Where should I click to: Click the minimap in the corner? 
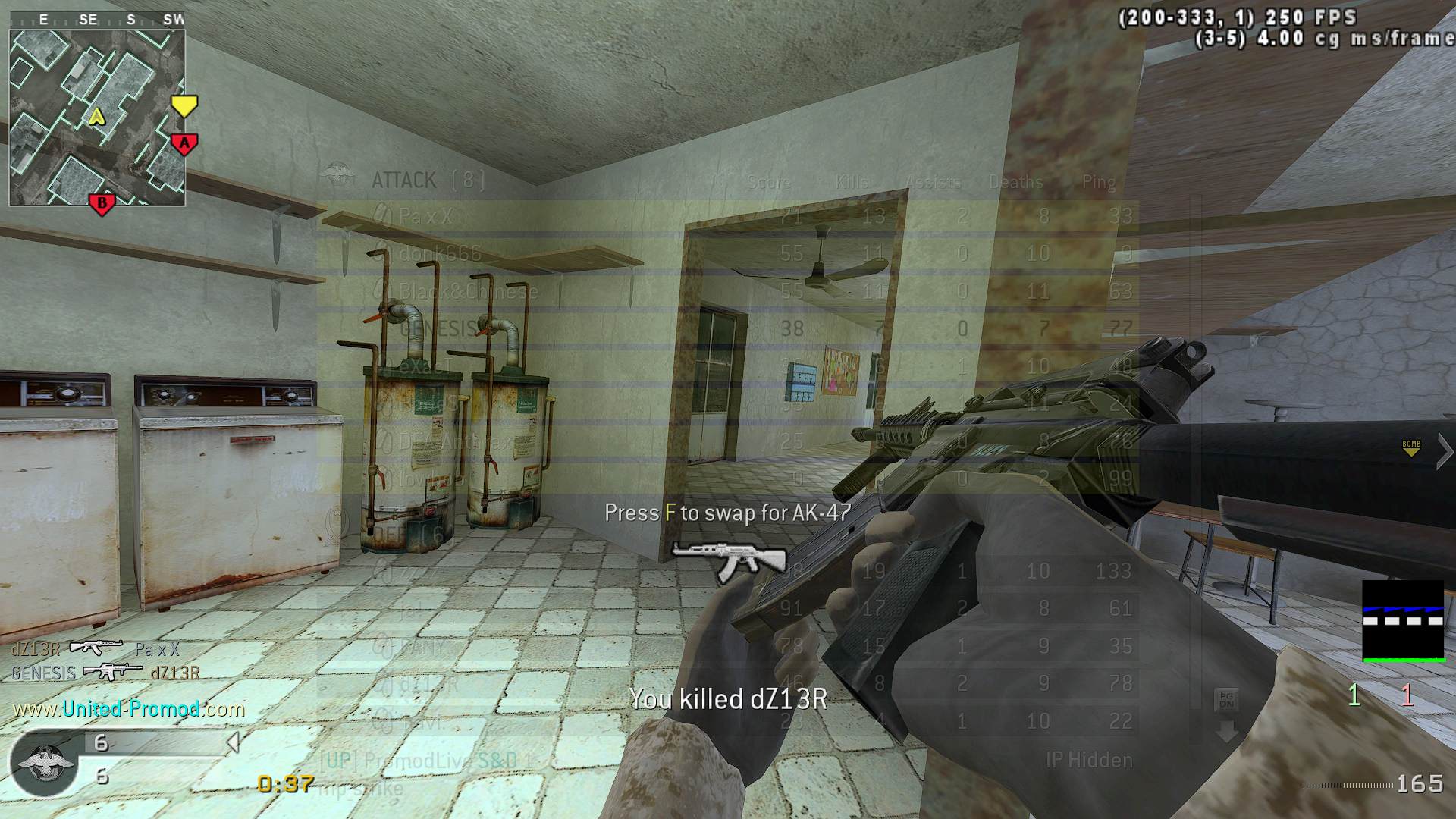click(97, 118)
